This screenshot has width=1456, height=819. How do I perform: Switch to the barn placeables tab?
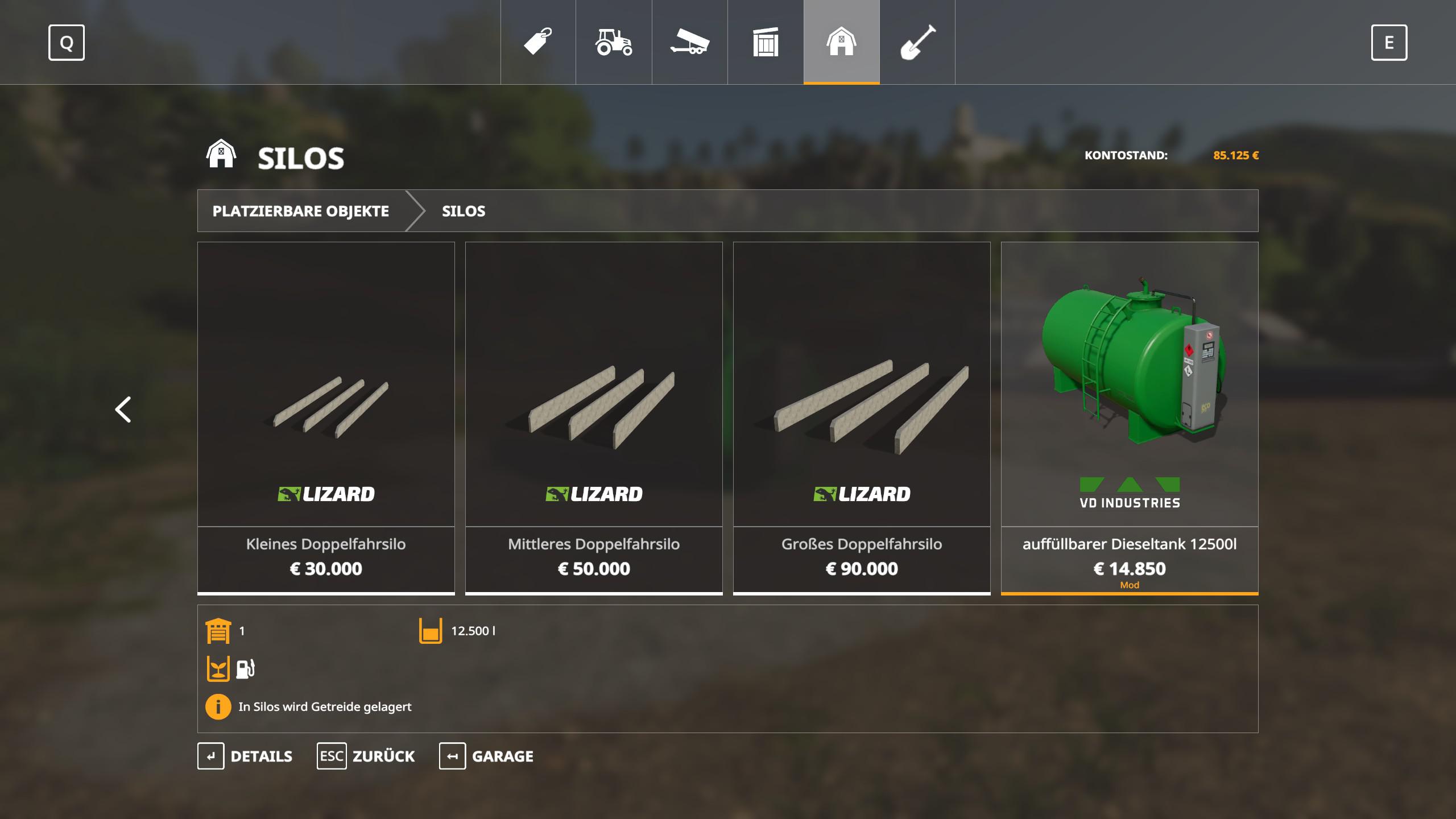click(841, 42)
